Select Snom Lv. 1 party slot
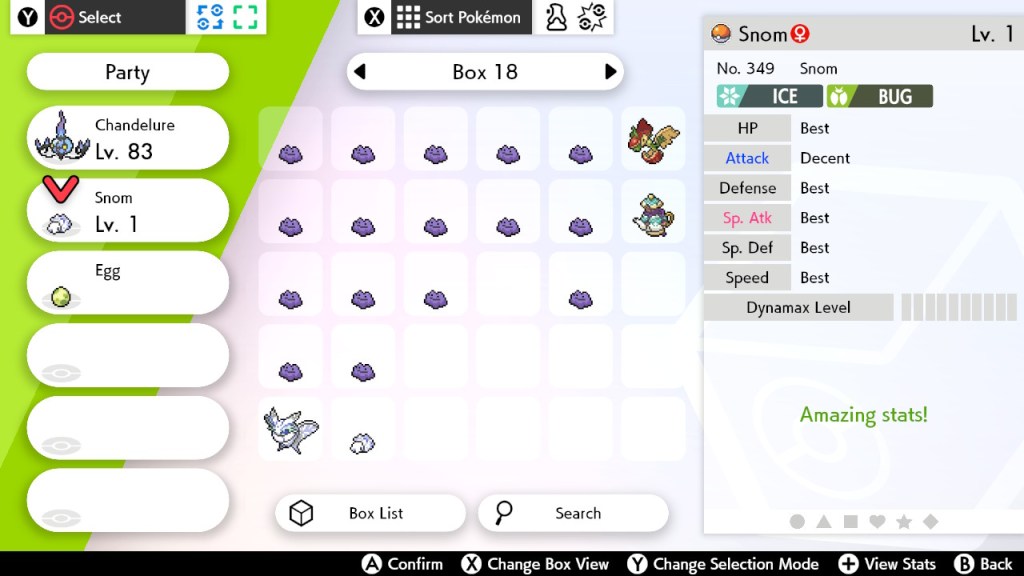This screenshot has height=576, width=1024. pyautogui.click(x=127, y=211)
